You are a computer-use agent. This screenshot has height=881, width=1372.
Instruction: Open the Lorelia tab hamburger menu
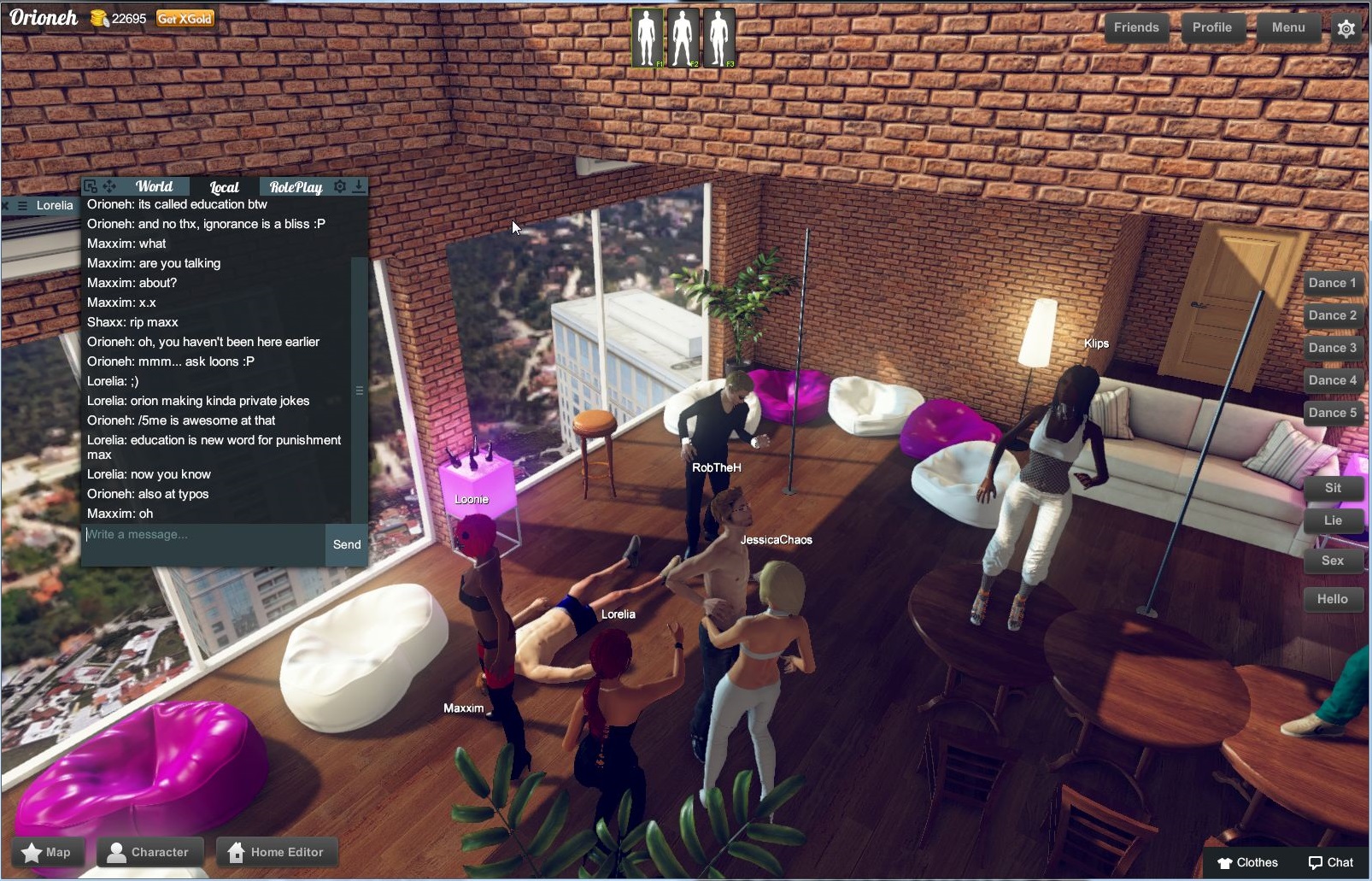pyautogui.click(x=22, y=205)
